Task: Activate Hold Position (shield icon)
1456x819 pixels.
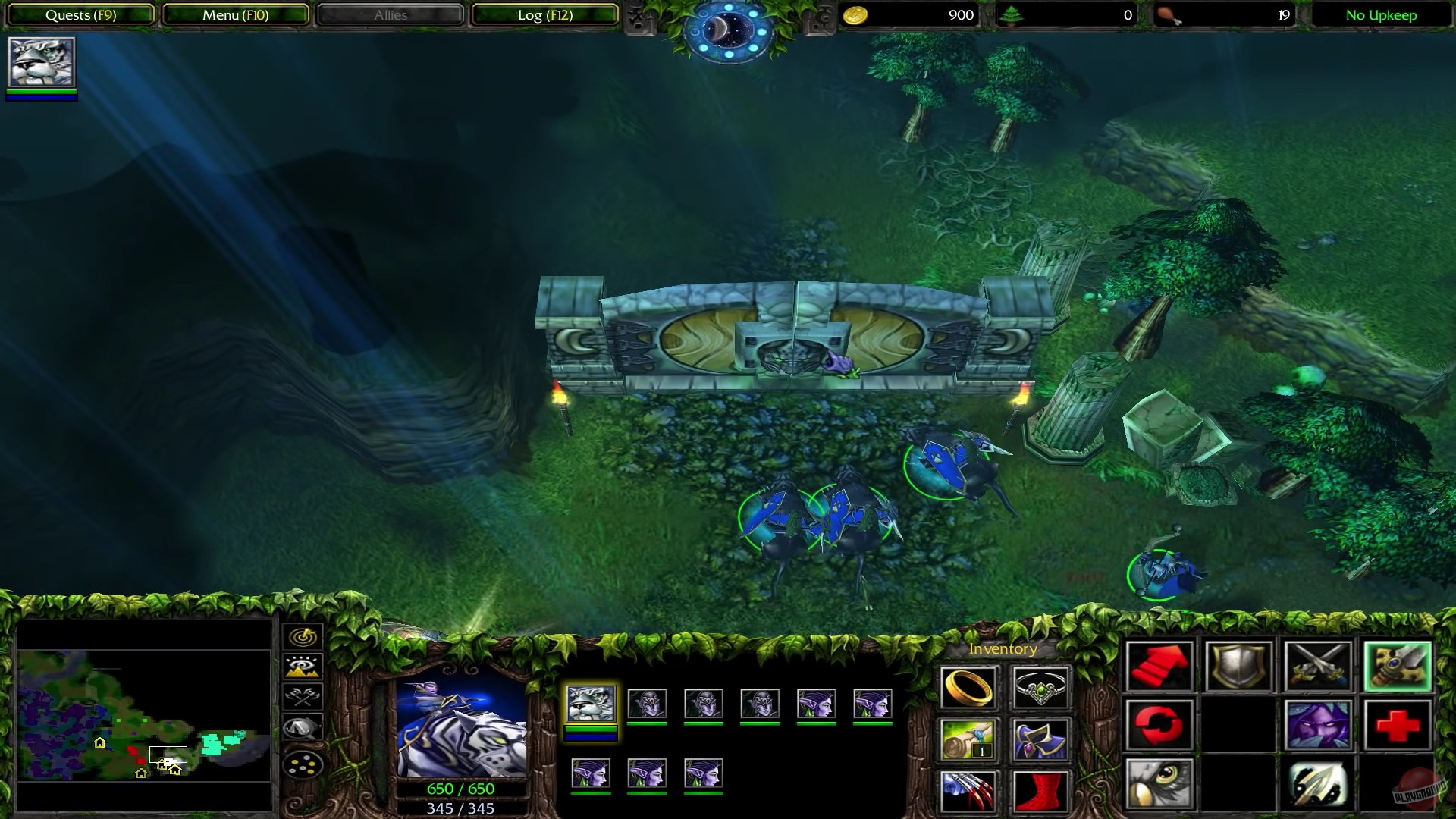Action: [x=1238, y=666]
